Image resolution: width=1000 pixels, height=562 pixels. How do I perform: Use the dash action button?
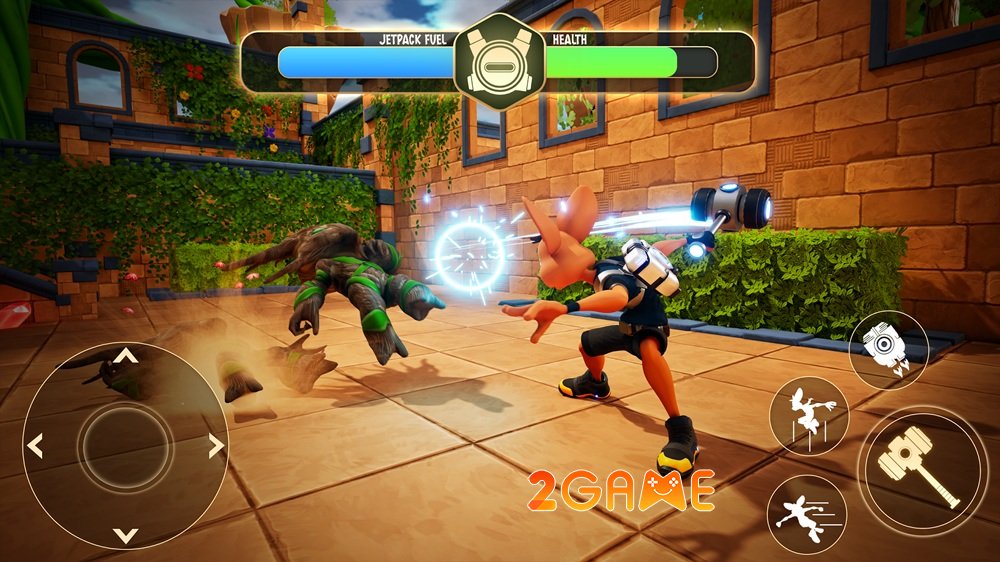tap(807, 514)
